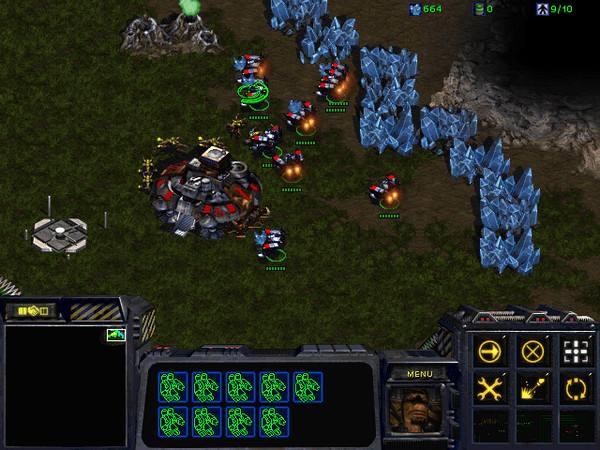Screen dimensions: 600x450
Task: Click on the minimap panel
Action: 68,385
